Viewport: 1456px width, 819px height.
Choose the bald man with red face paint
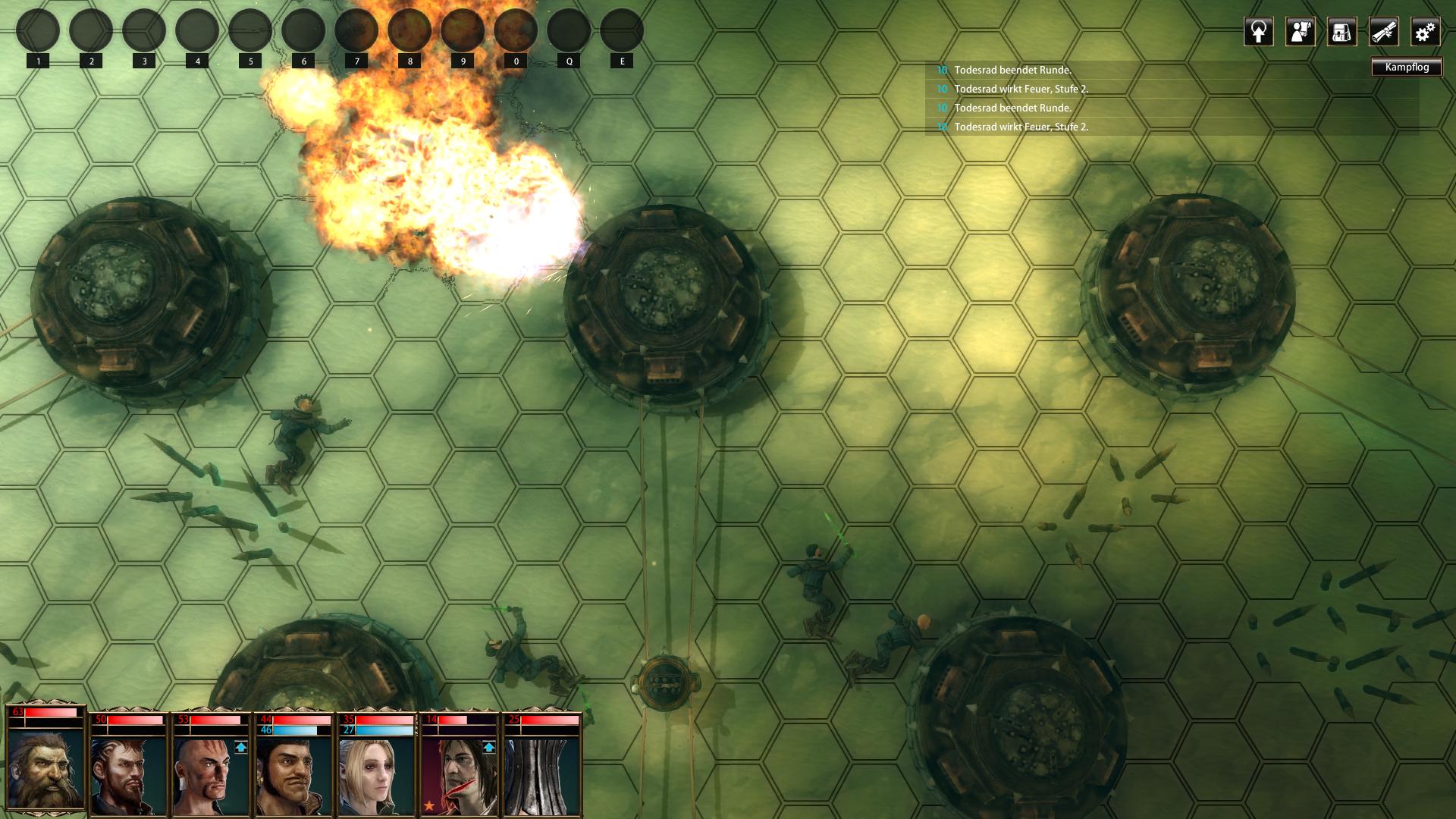tap(211, 775)
